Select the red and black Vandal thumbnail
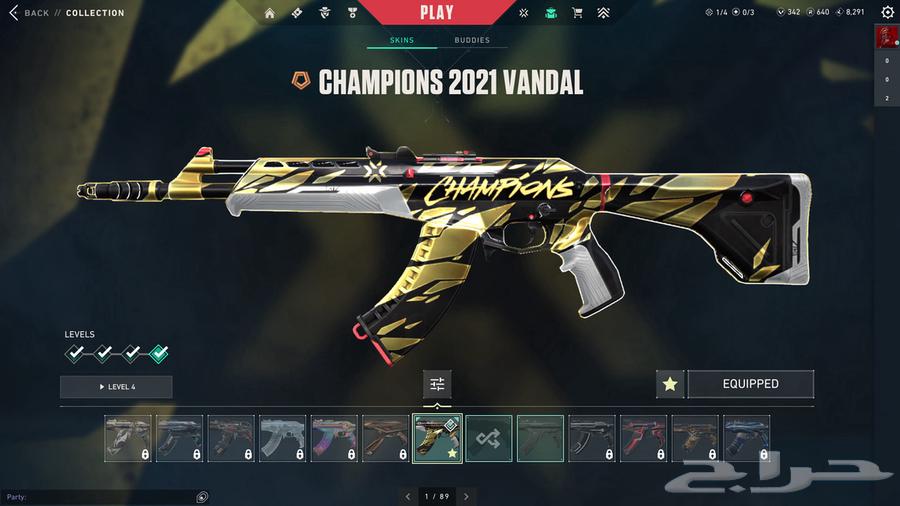The image size is (900, 506). click(x=644, y=439)
